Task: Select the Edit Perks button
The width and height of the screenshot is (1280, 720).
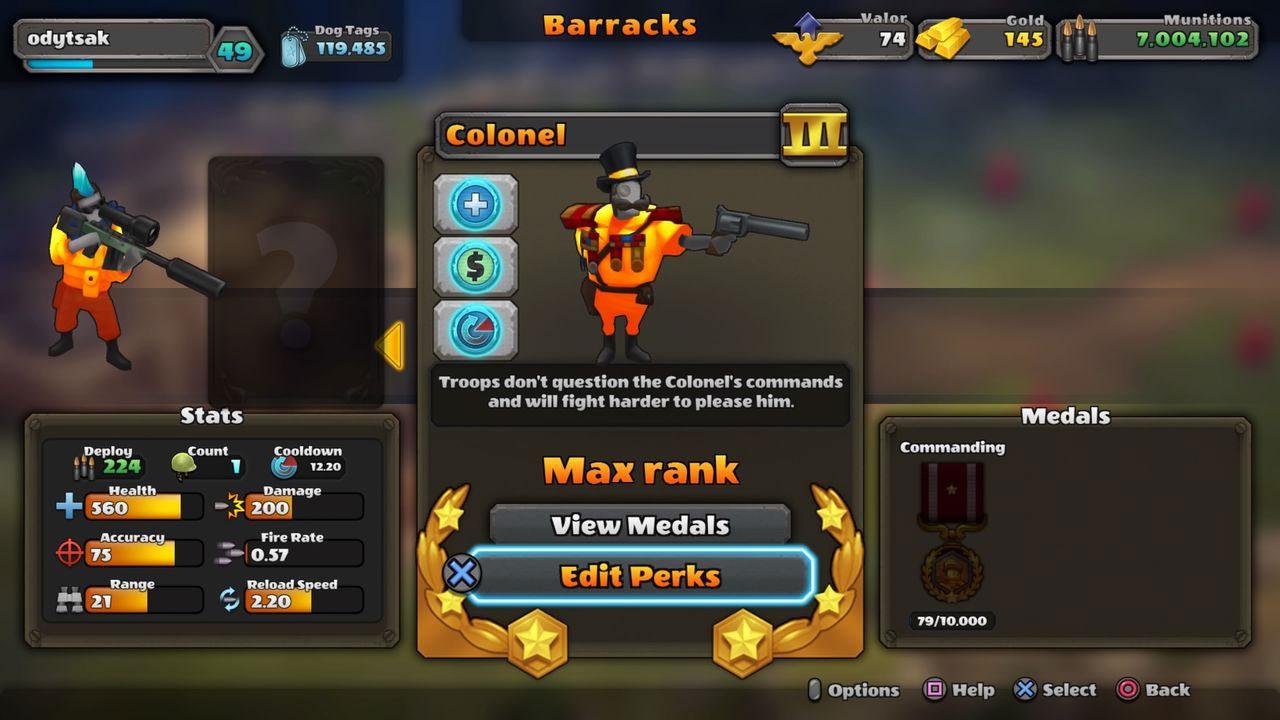Action: [x=640, y=576]
